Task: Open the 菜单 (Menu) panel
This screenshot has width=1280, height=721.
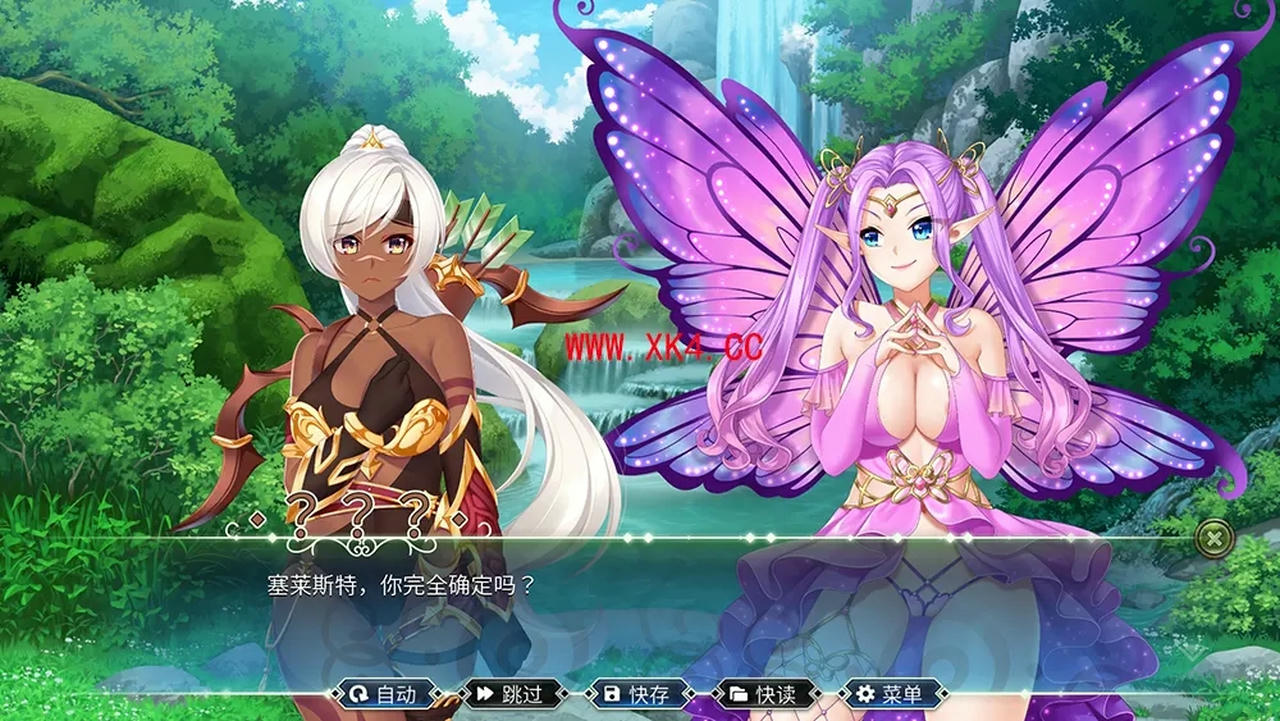Action: pos(897,694)
